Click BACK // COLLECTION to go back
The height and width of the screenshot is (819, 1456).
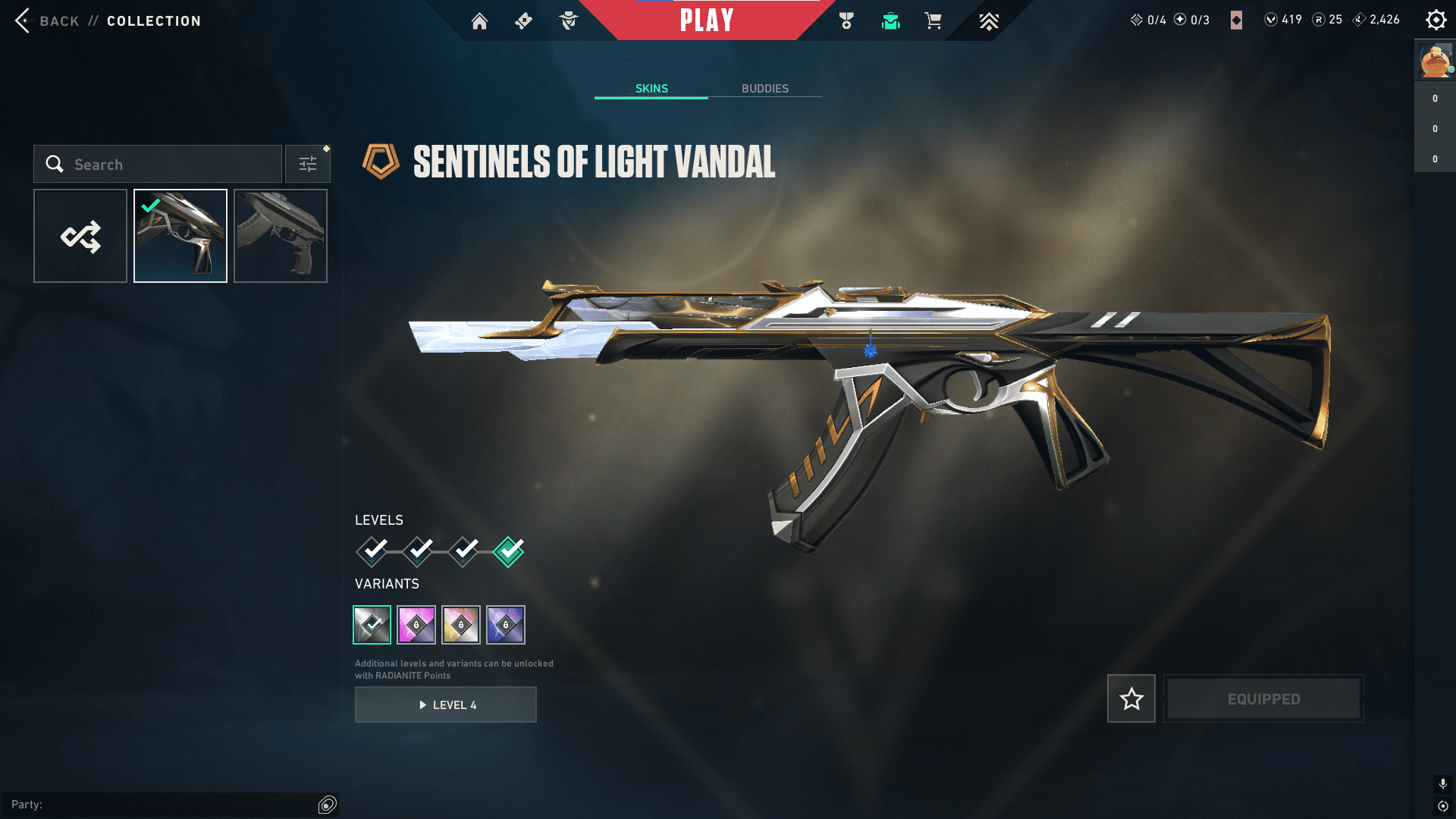106,20
